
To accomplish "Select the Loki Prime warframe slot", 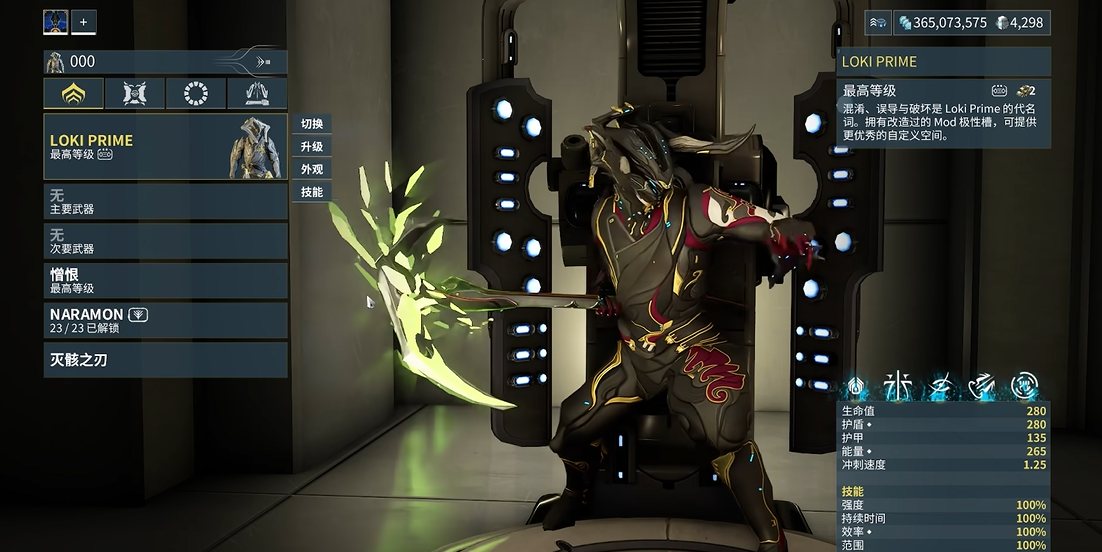I will (x=165, y=147).
